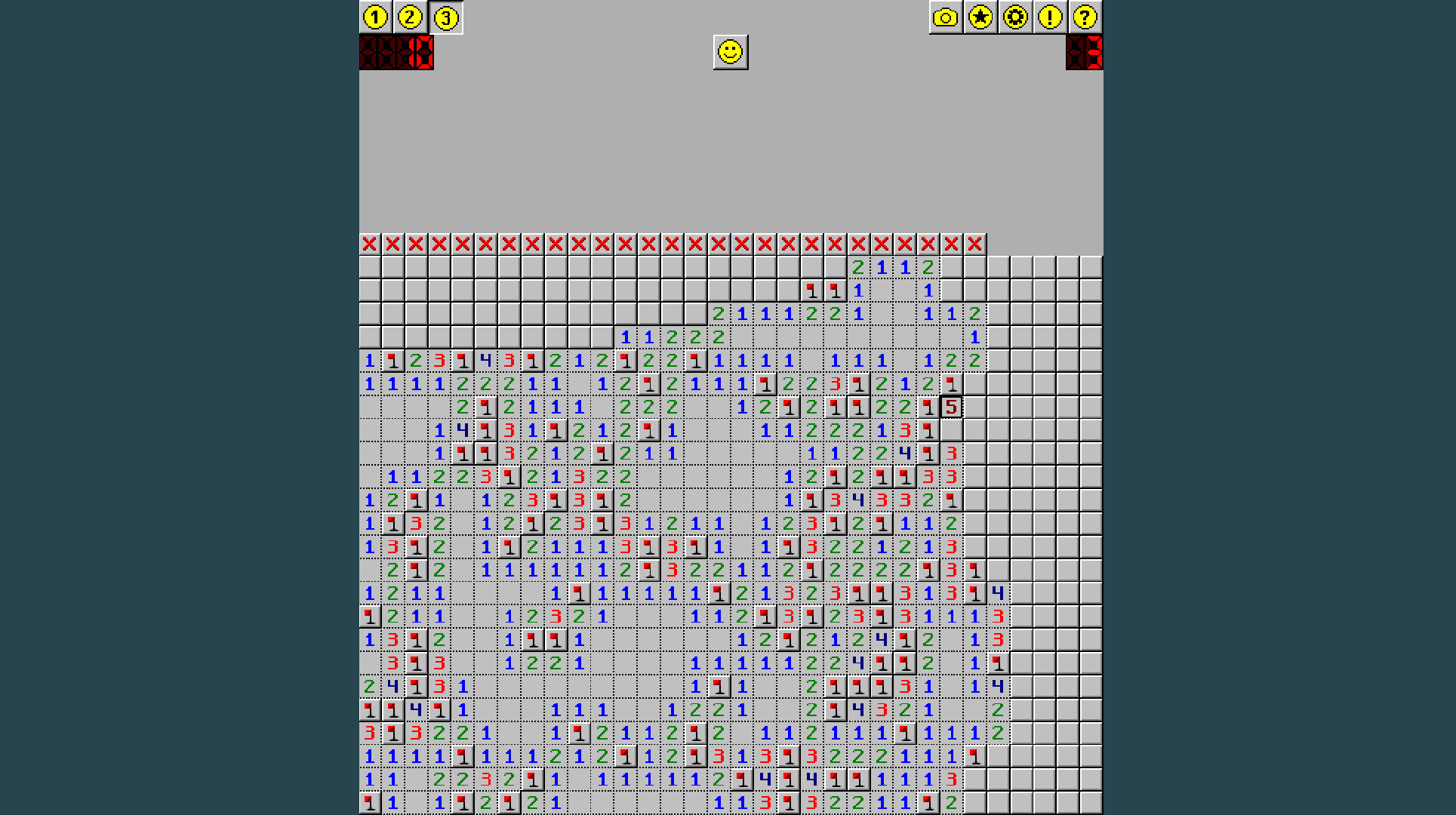Click the camera icon on the toolbar

[x=946, y=16]
